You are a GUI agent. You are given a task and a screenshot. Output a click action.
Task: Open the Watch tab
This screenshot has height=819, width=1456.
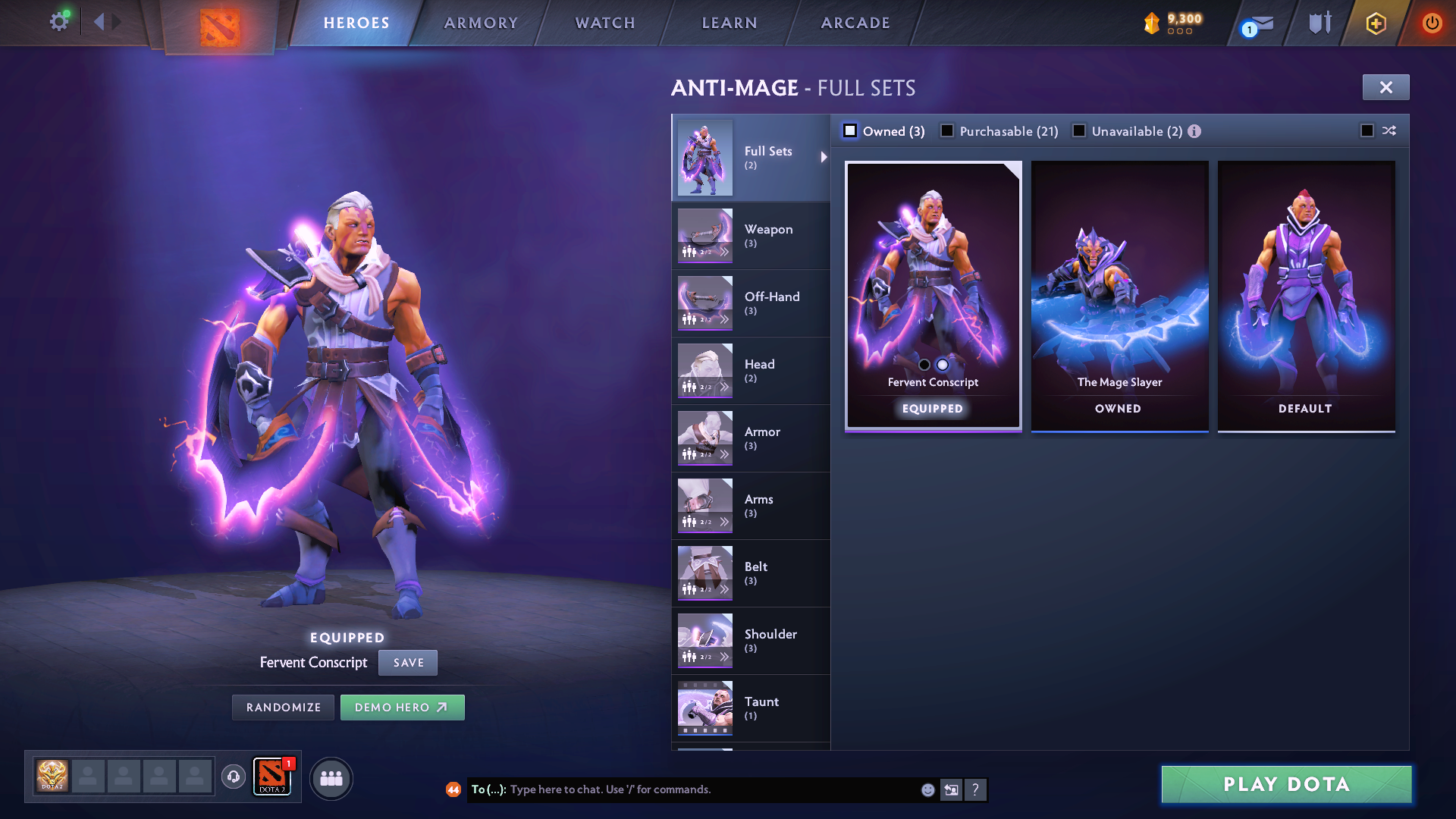605,23
